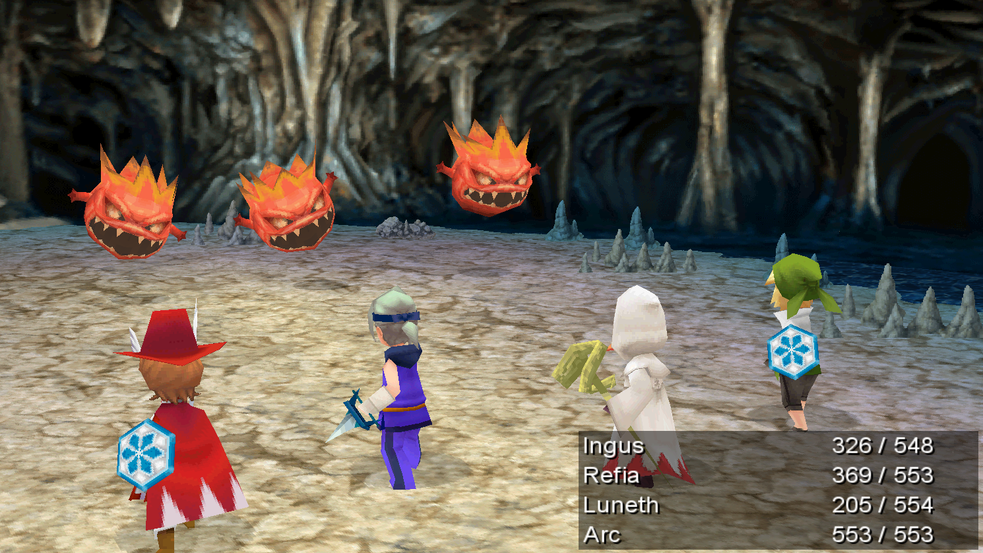The height and width of the screenshot is (553, 983).
Task: Pick Luneth from the party status list
Action: pyautogui.click(x=620, y=505)
